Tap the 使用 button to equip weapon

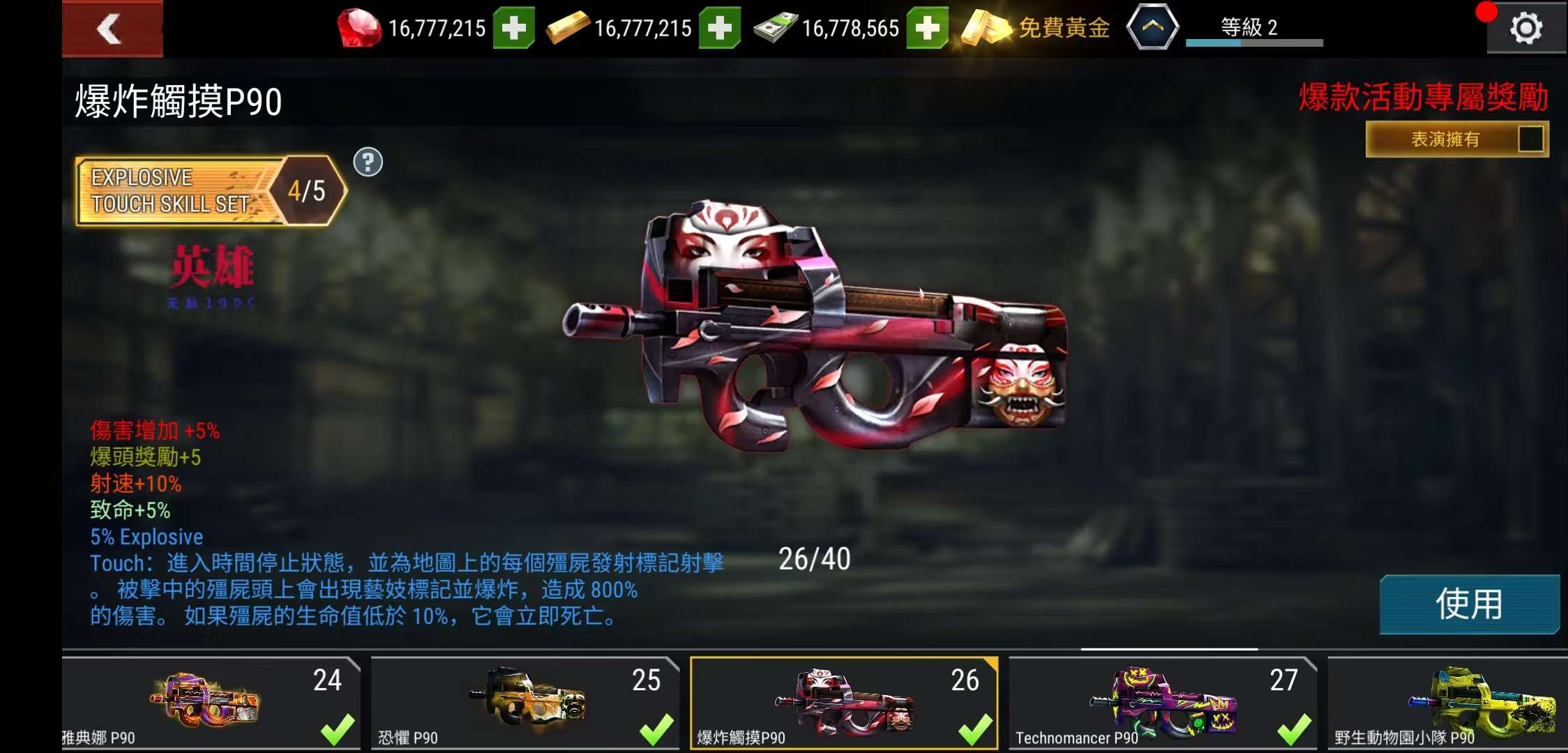click(x=1469, y=604)
